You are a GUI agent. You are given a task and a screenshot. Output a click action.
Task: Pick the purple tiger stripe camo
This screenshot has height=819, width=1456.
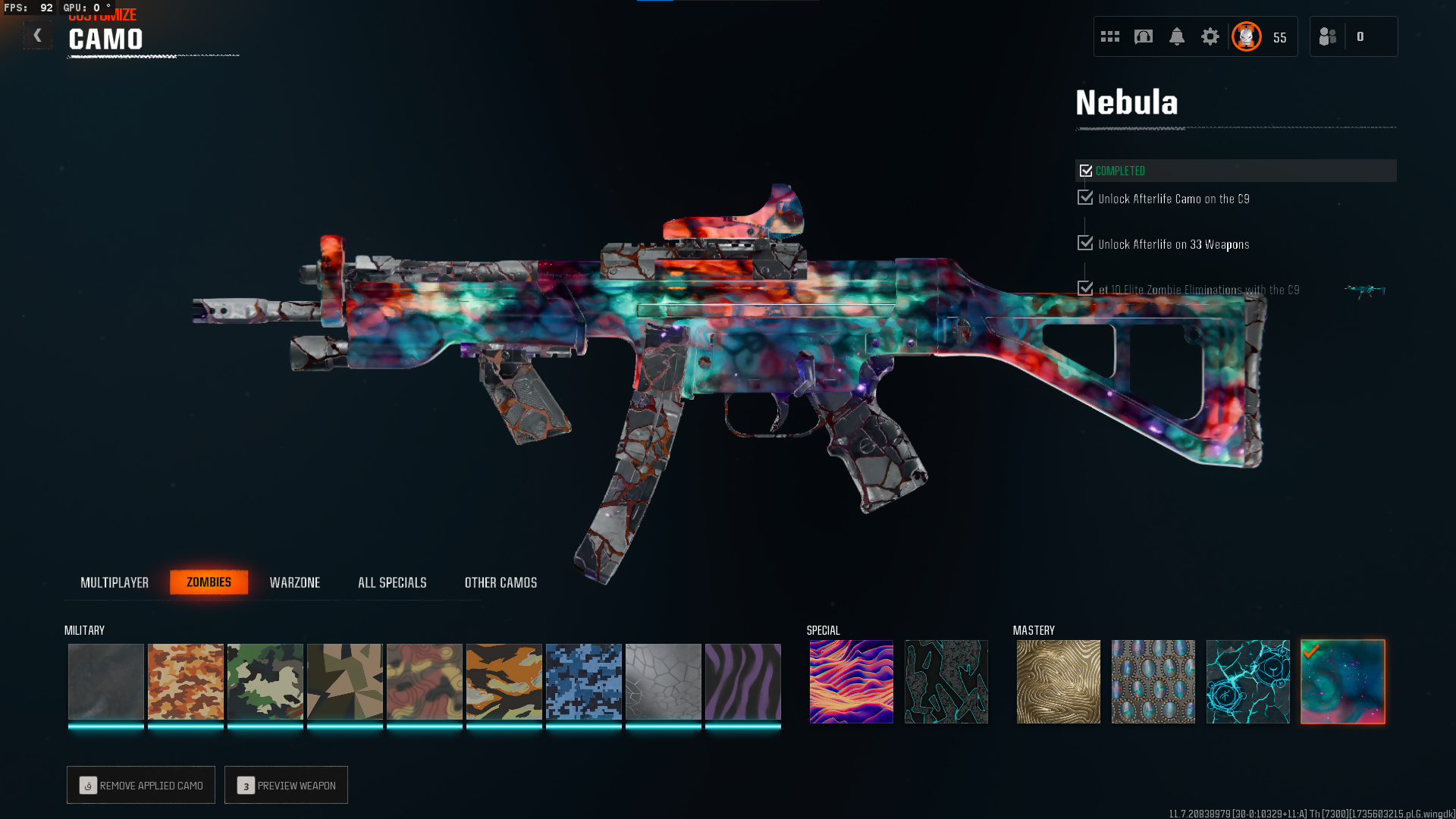743,682
